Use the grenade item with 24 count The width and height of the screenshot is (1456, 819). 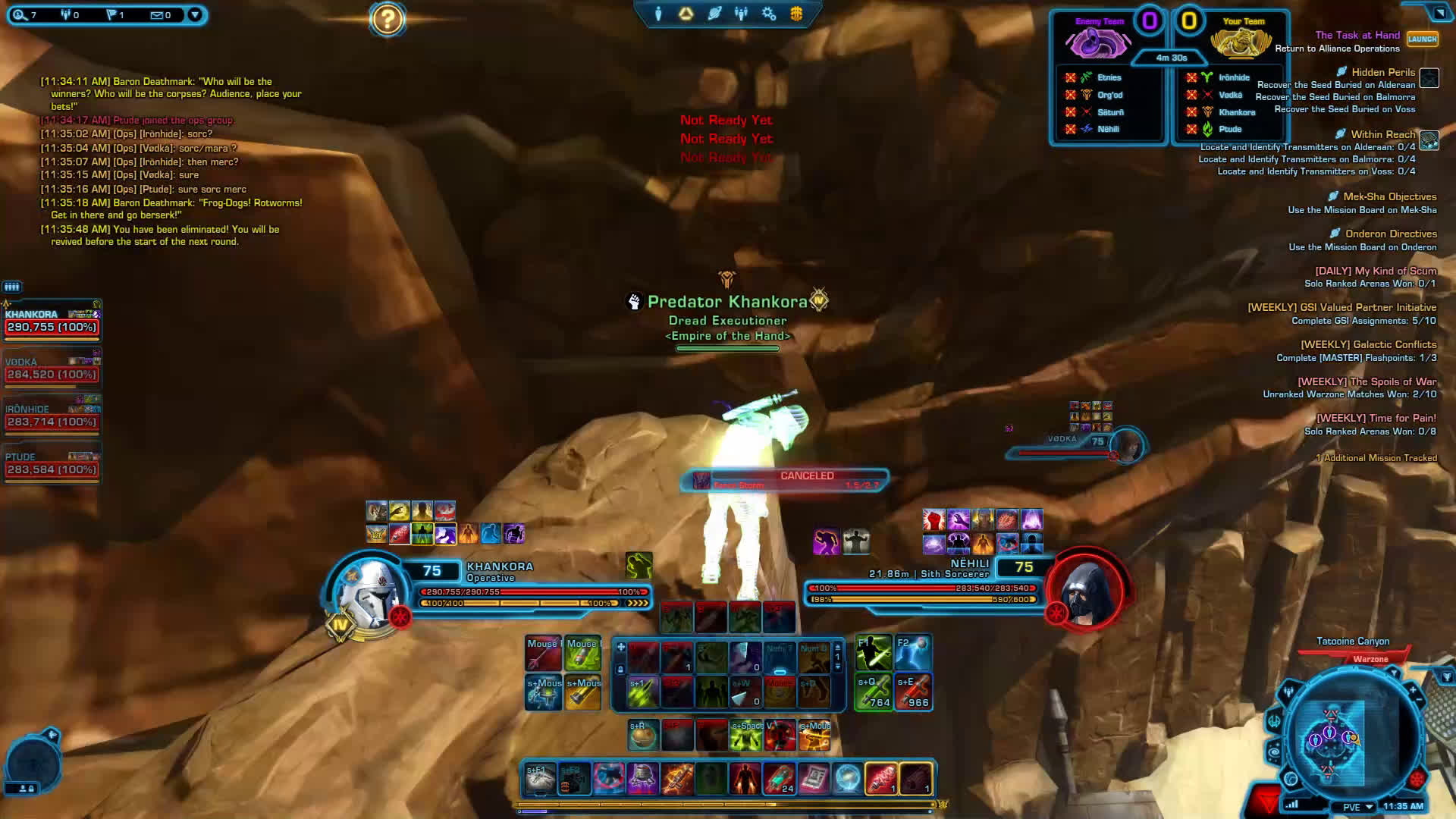(779, 779)
